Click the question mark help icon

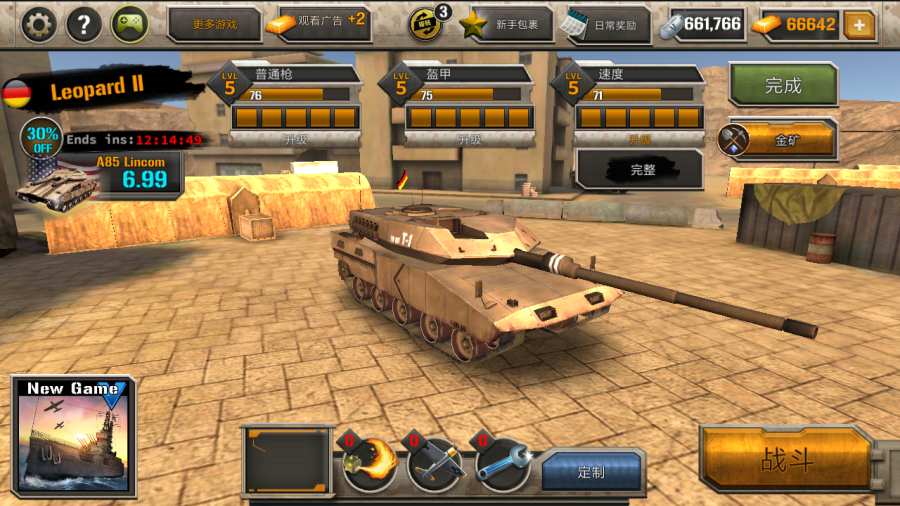coord(84,24)
